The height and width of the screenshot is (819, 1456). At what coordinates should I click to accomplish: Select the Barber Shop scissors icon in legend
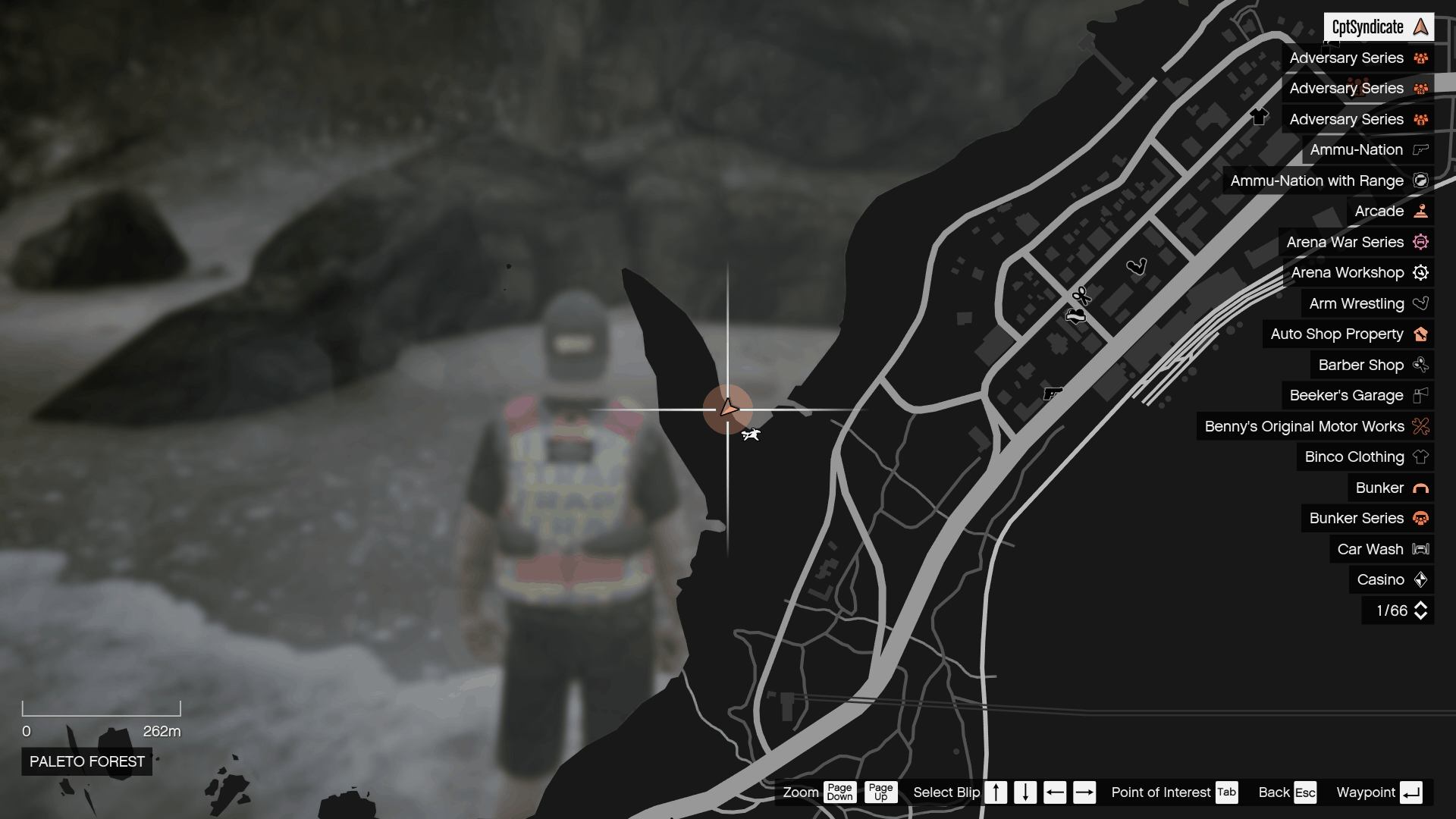coord(1422,365)
